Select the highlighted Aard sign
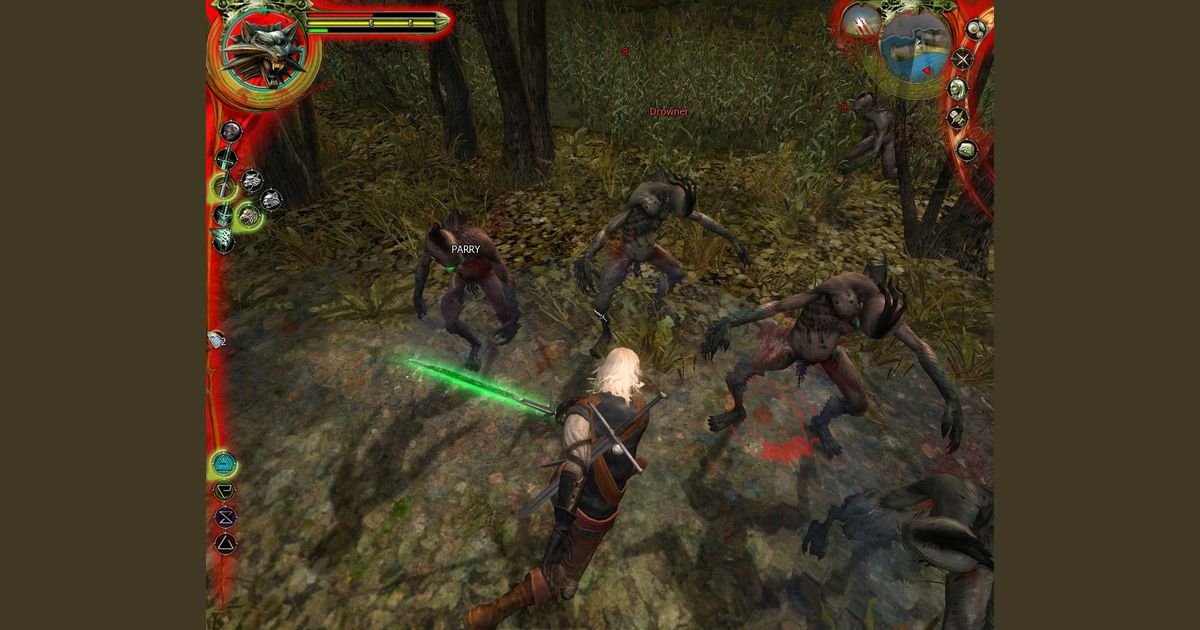This screenshot has width=1200, height=630. pyautogui.click(x=225, y=465)
